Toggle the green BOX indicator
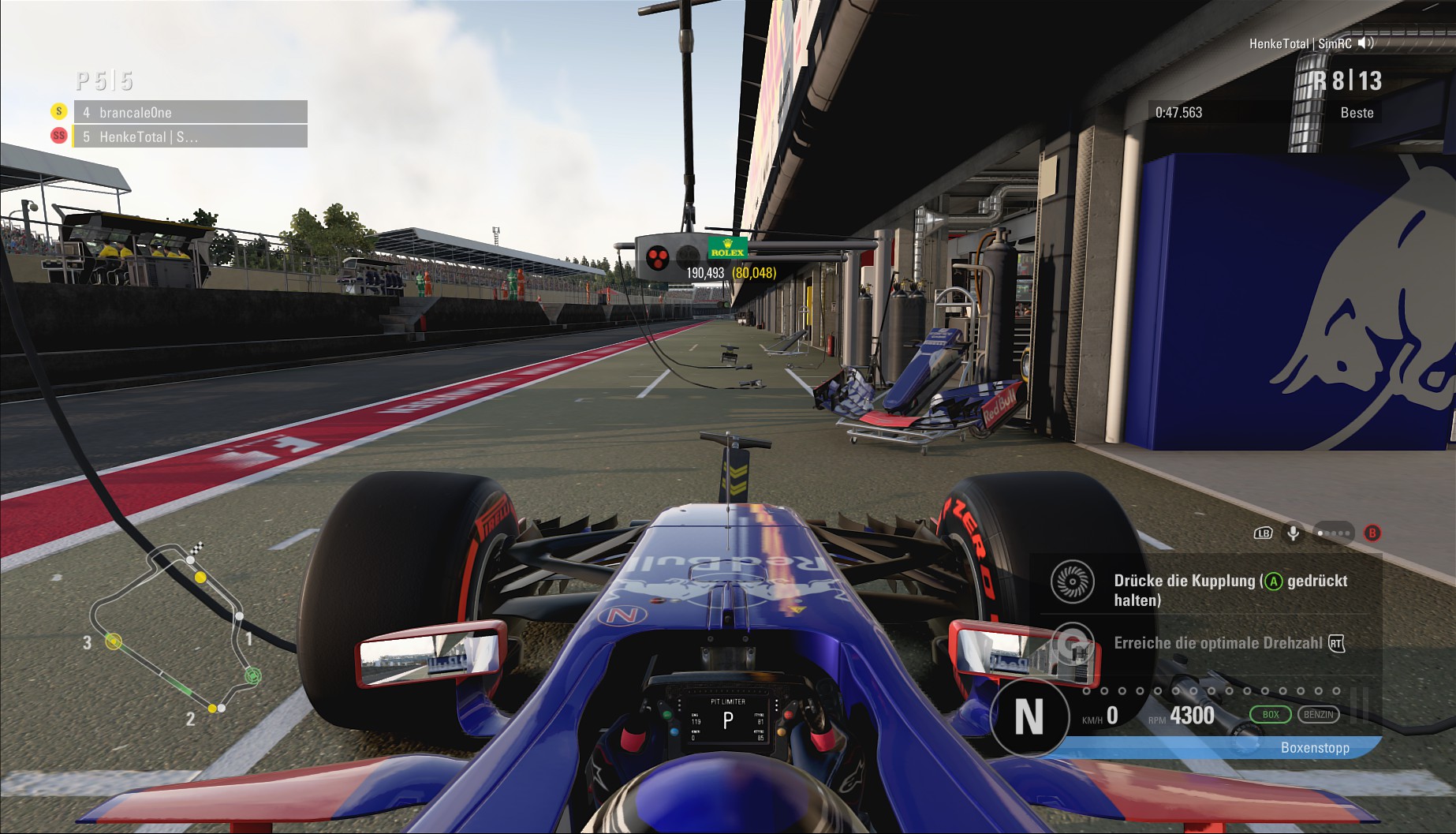Viewport: 1456px width, 834px height. (1270, 715)
